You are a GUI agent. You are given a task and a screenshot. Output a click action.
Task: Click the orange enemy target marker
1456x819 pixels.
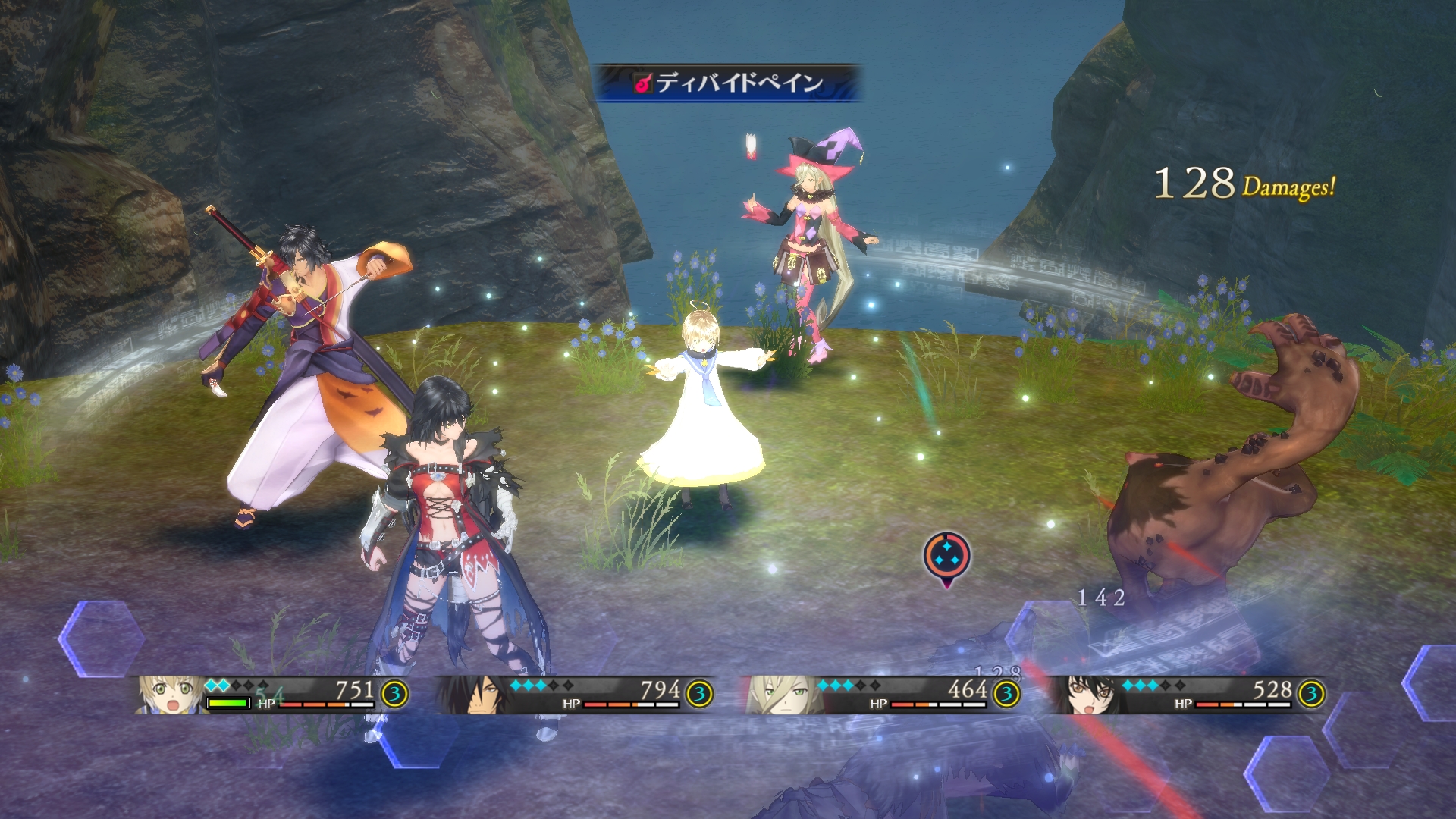(946, 557)
